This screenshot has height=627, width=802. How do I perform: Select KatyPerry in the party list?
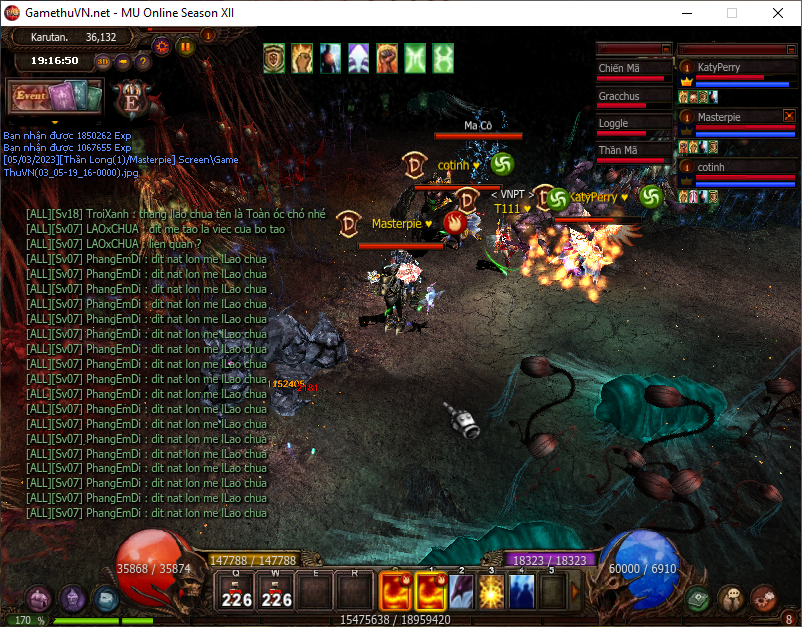click(725, 67)
